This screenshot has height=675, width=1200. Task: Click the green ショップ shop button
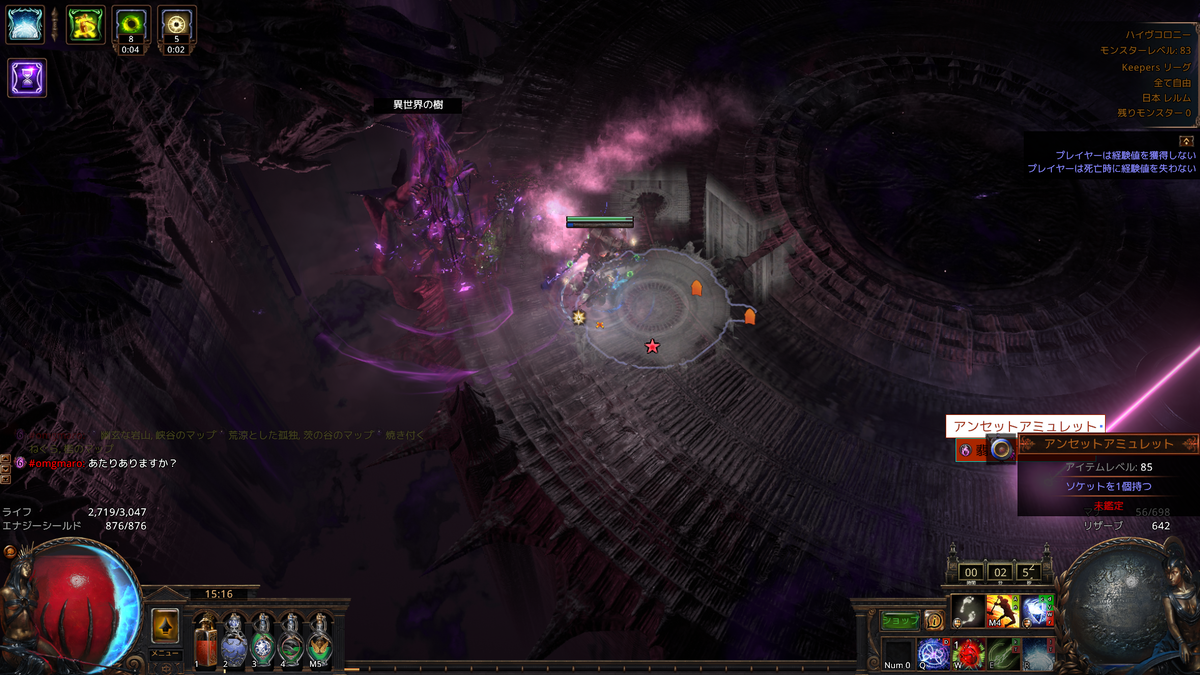click(900, 621)
